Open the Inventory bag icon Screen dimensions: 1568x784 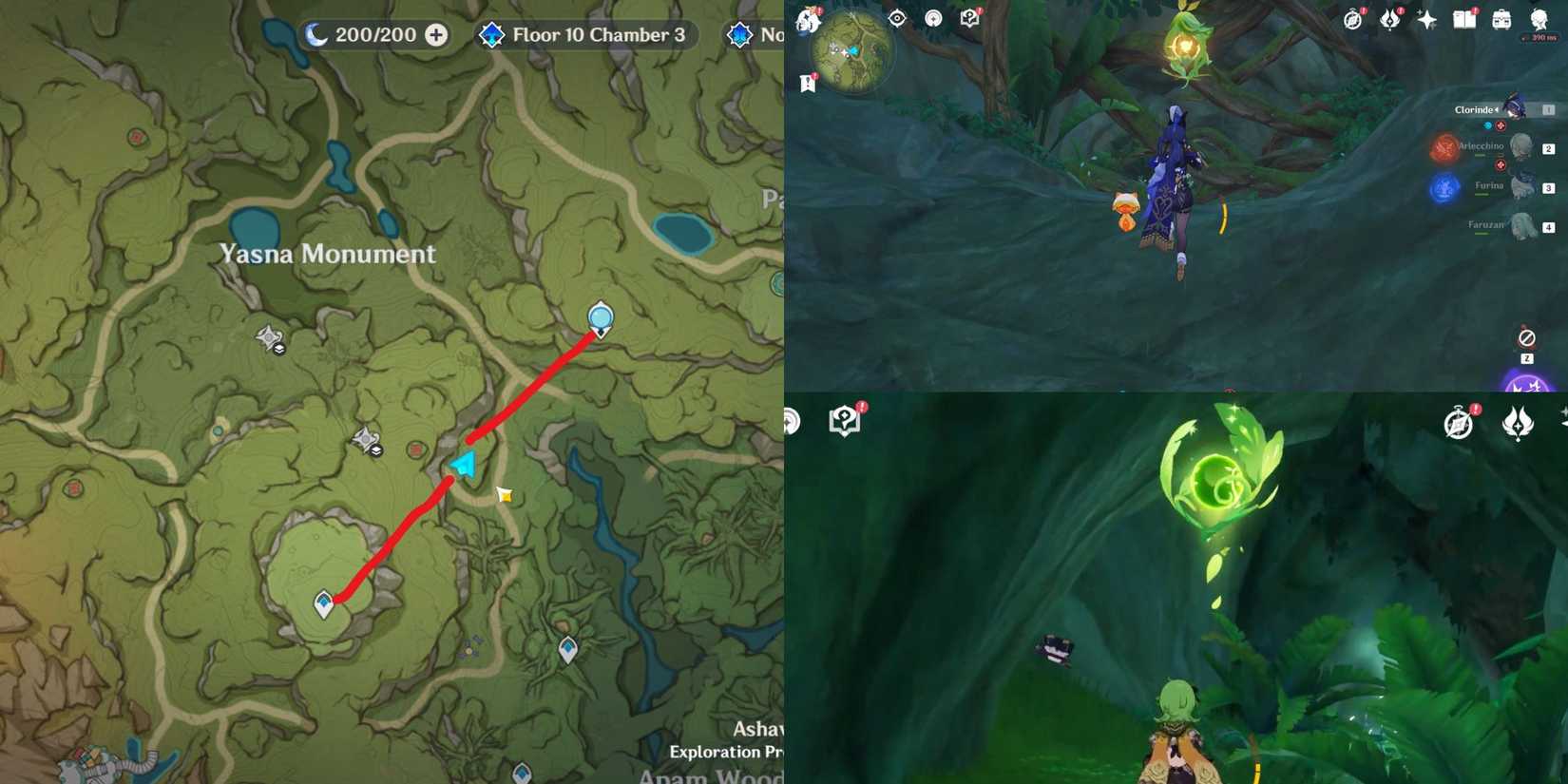click(1500, 20)
